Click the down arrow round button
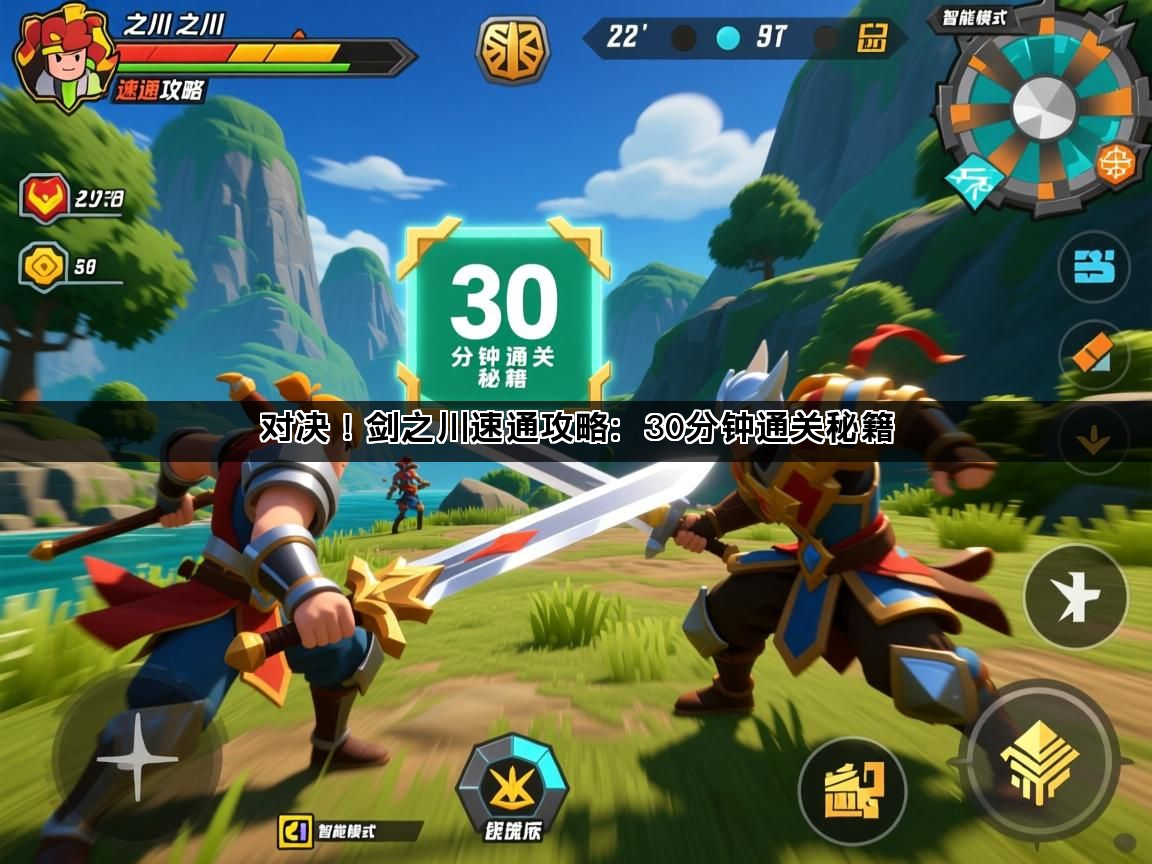Screen dimensions: 1152x864 pyautogui.click(x=1093, y=438)
